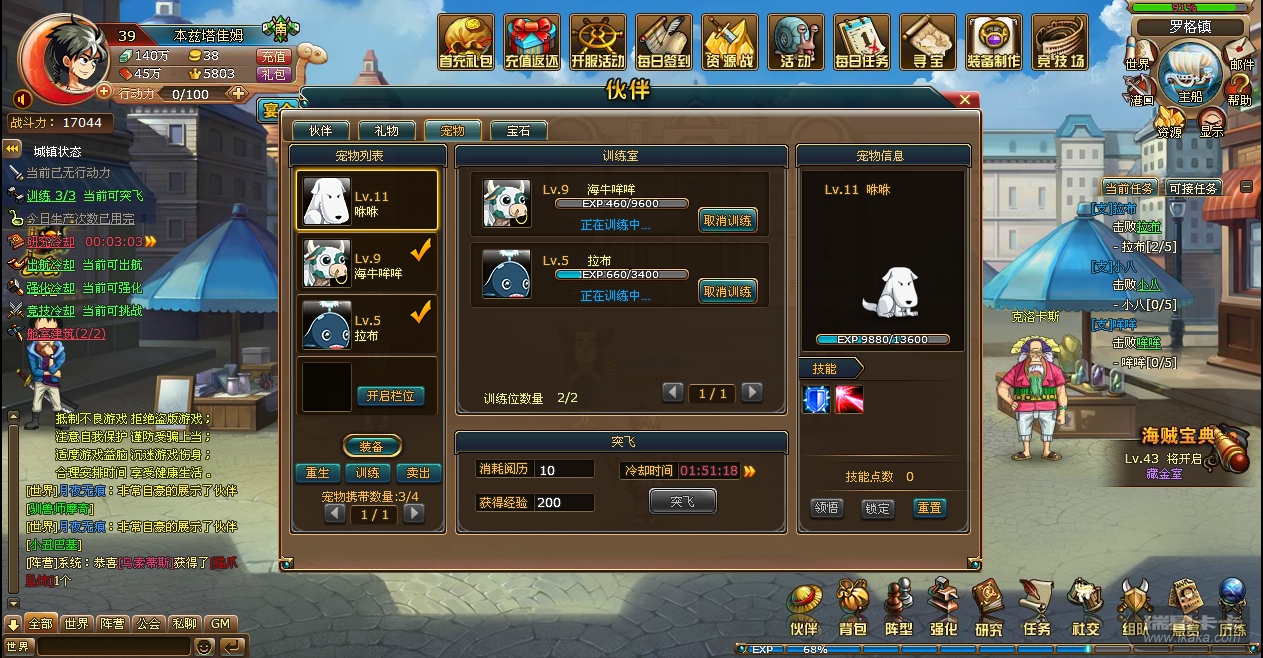Cancel training for 海牛哞哞

pyautogui.click(x=727, y=221)
